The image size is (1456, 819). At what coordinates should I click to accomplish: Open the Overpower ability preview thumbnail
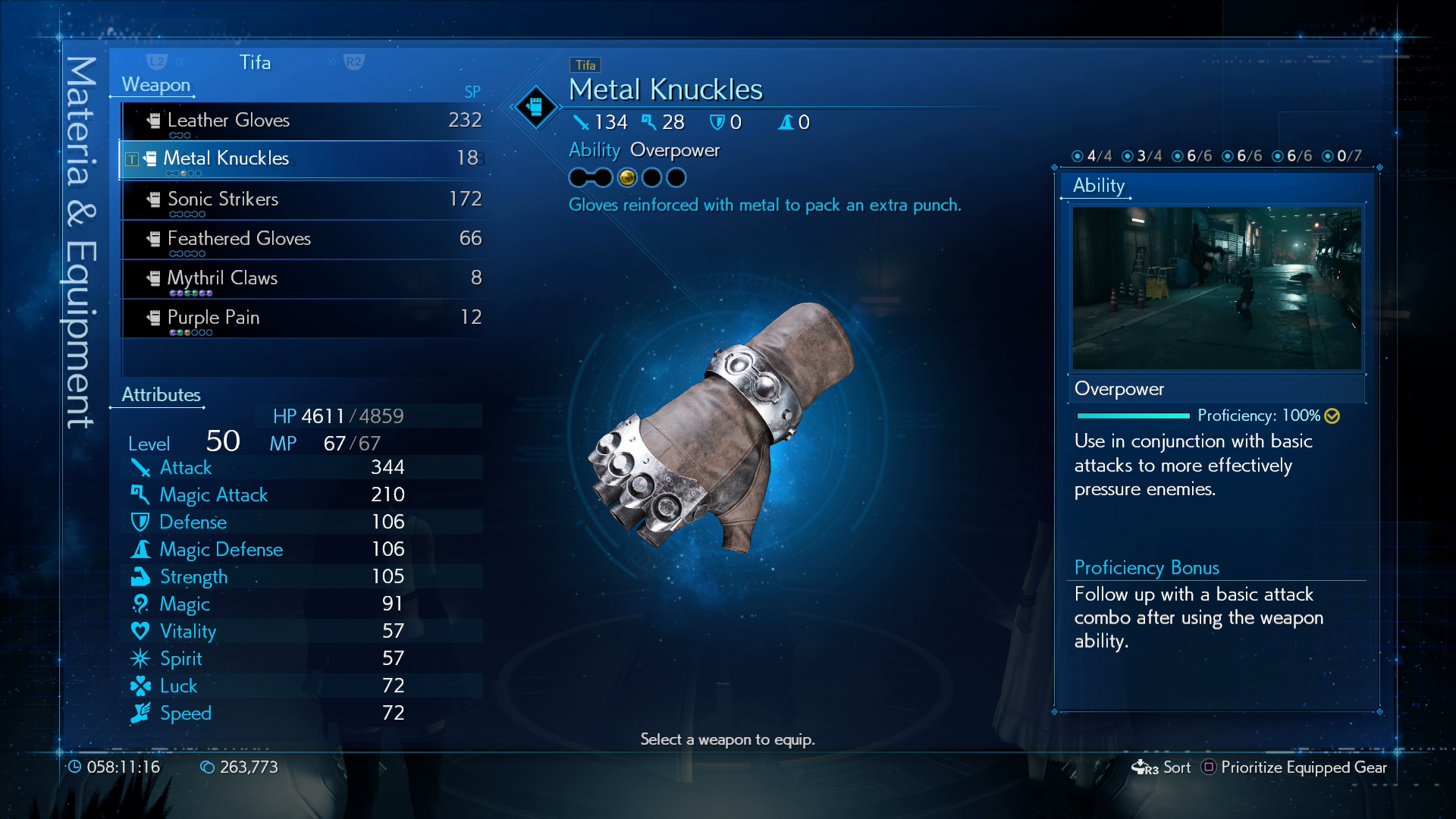[1216, 288]
